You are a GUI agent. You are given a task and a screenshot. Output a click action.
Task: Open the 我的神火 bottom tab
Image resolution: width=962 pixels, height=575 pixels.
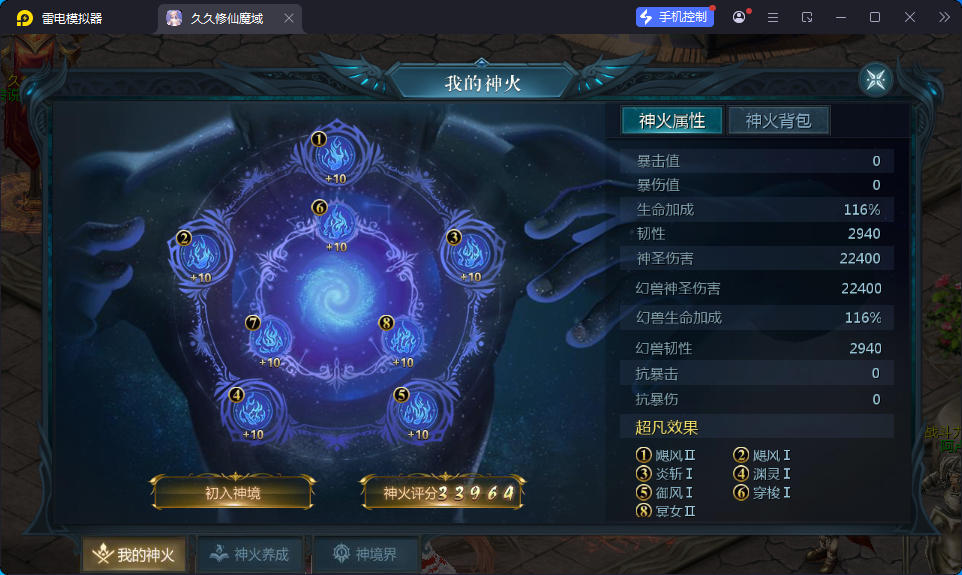(x=134, y=555)
